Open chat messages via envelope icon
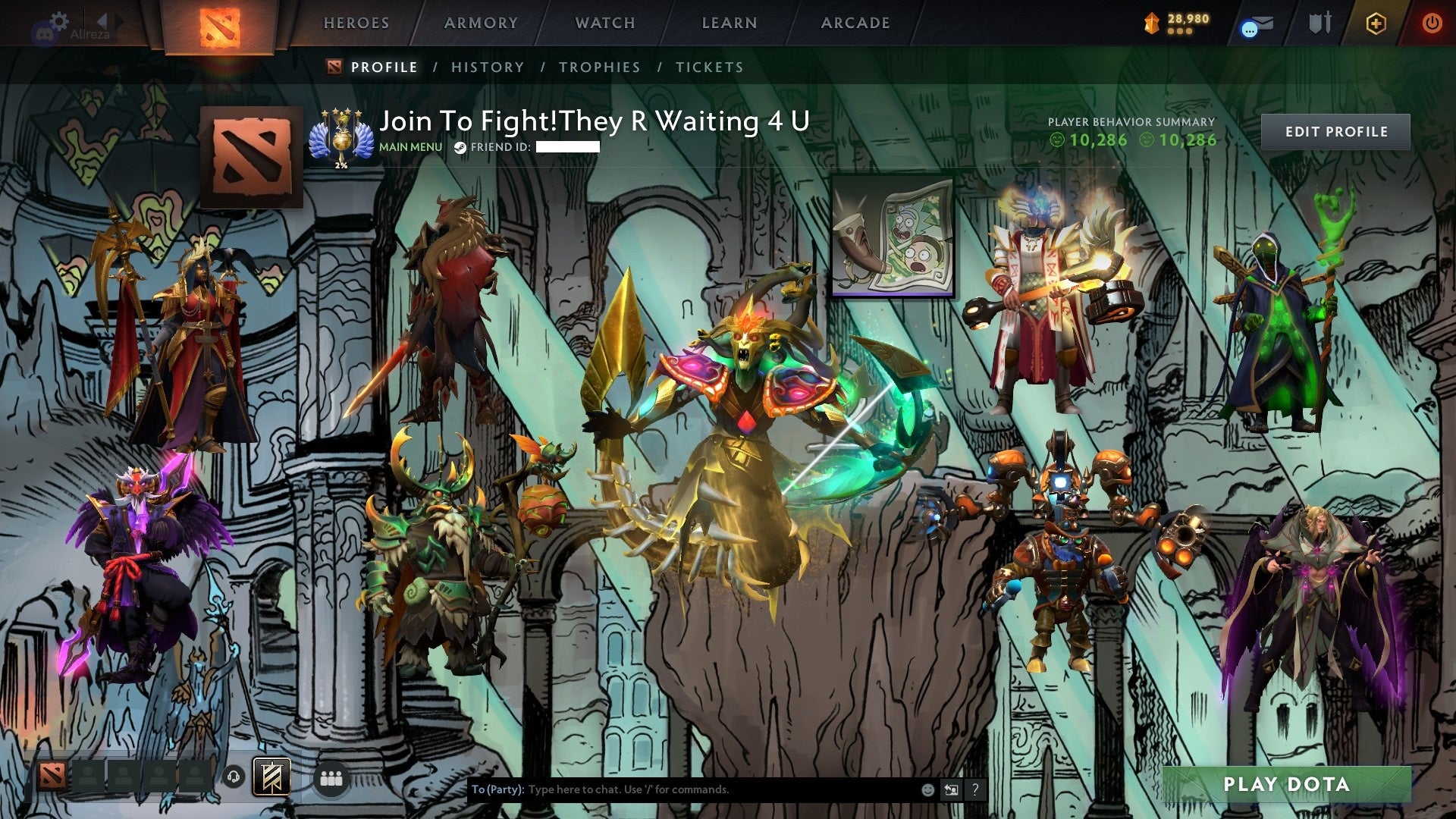This screenshot has width=1456, height=819. [1254, 23]
